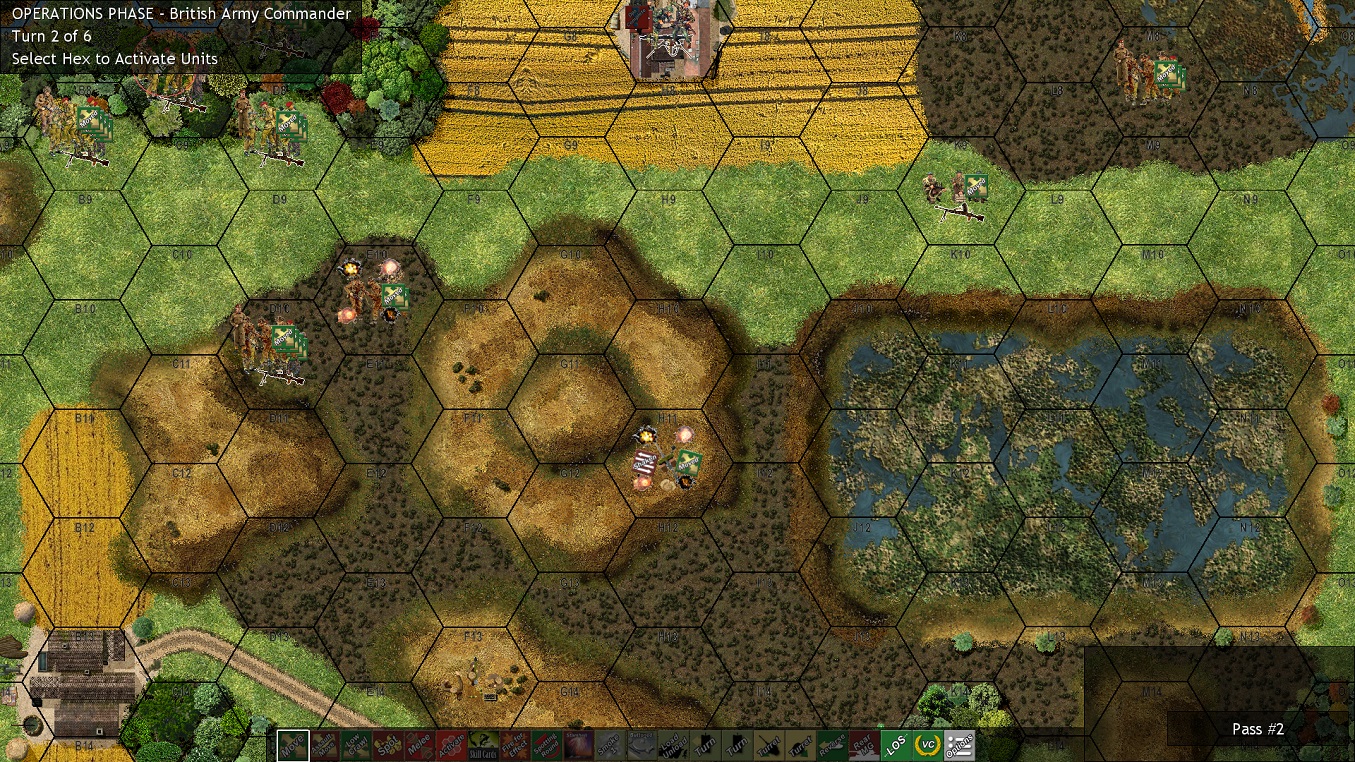Choose the Assault Move order
Image resolution: width=1355 pixels, height=762 pixels.
322,745
